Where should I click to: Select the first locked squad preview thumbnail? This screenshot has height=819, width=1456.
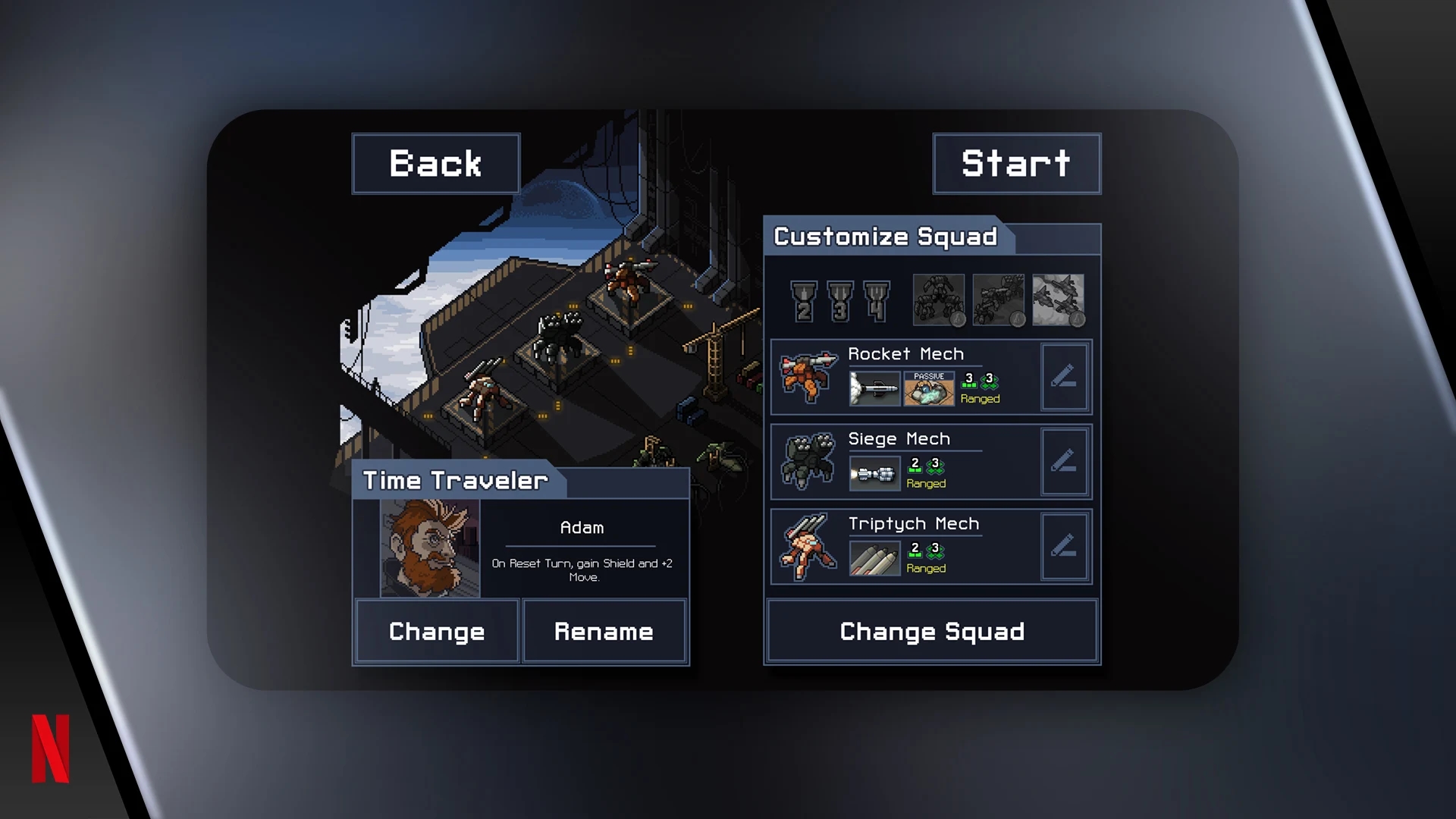(937, 300)
